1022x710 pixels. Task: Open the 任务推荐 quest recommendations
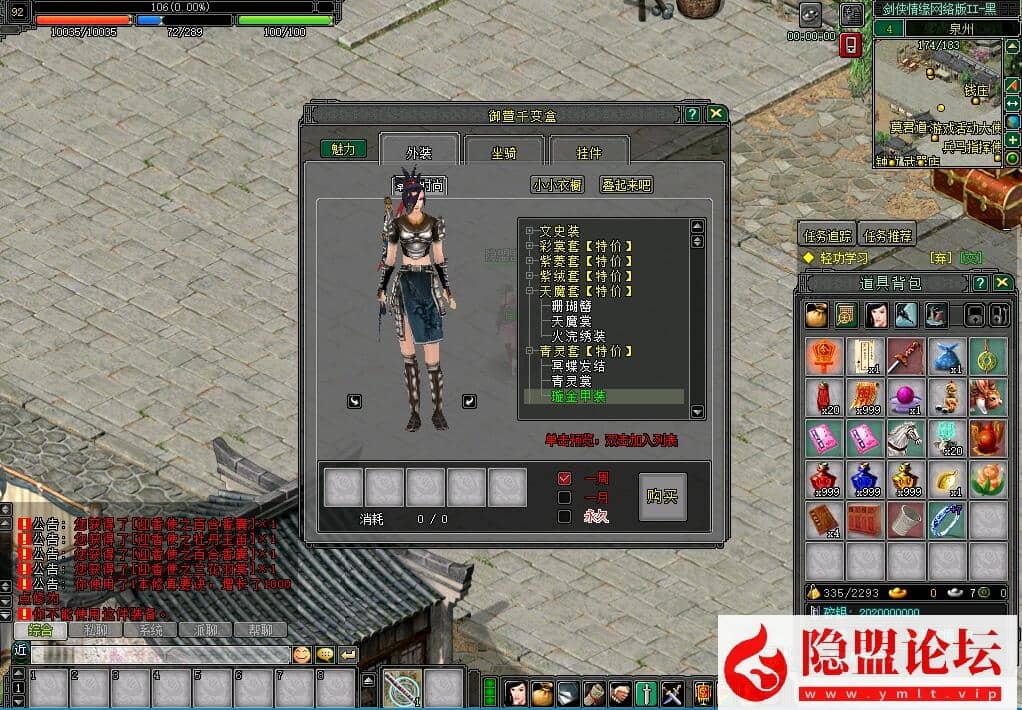click(x=886, y=236)
